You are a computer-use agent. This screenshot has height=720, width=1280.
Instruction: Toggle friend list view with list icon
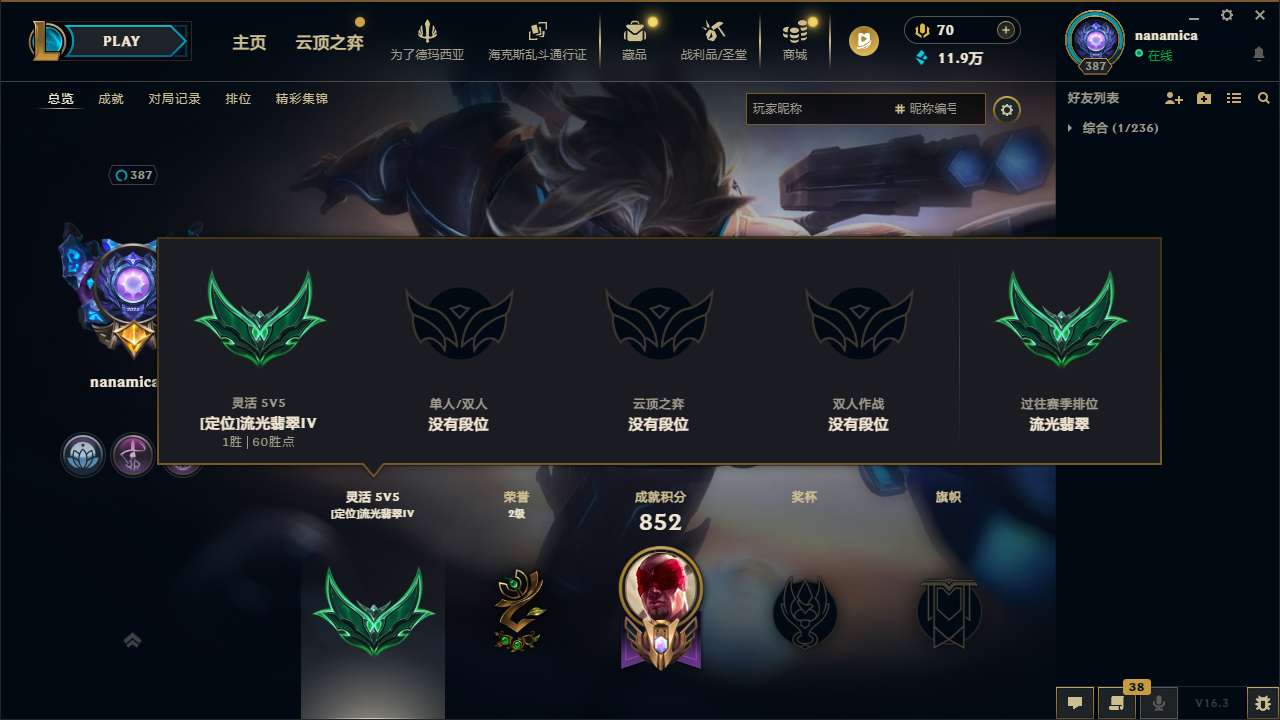point(1233,98)
